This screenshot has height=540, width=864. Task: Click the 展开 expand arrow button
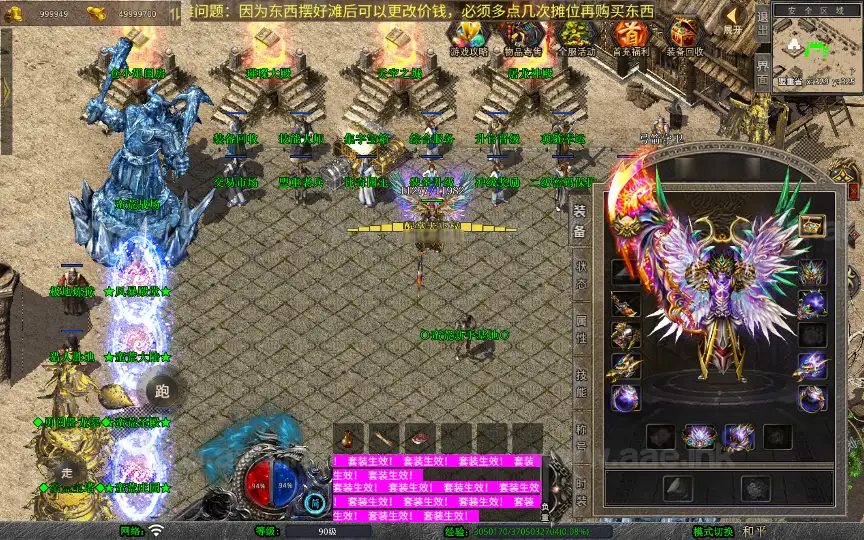click(x=734, y=20)
